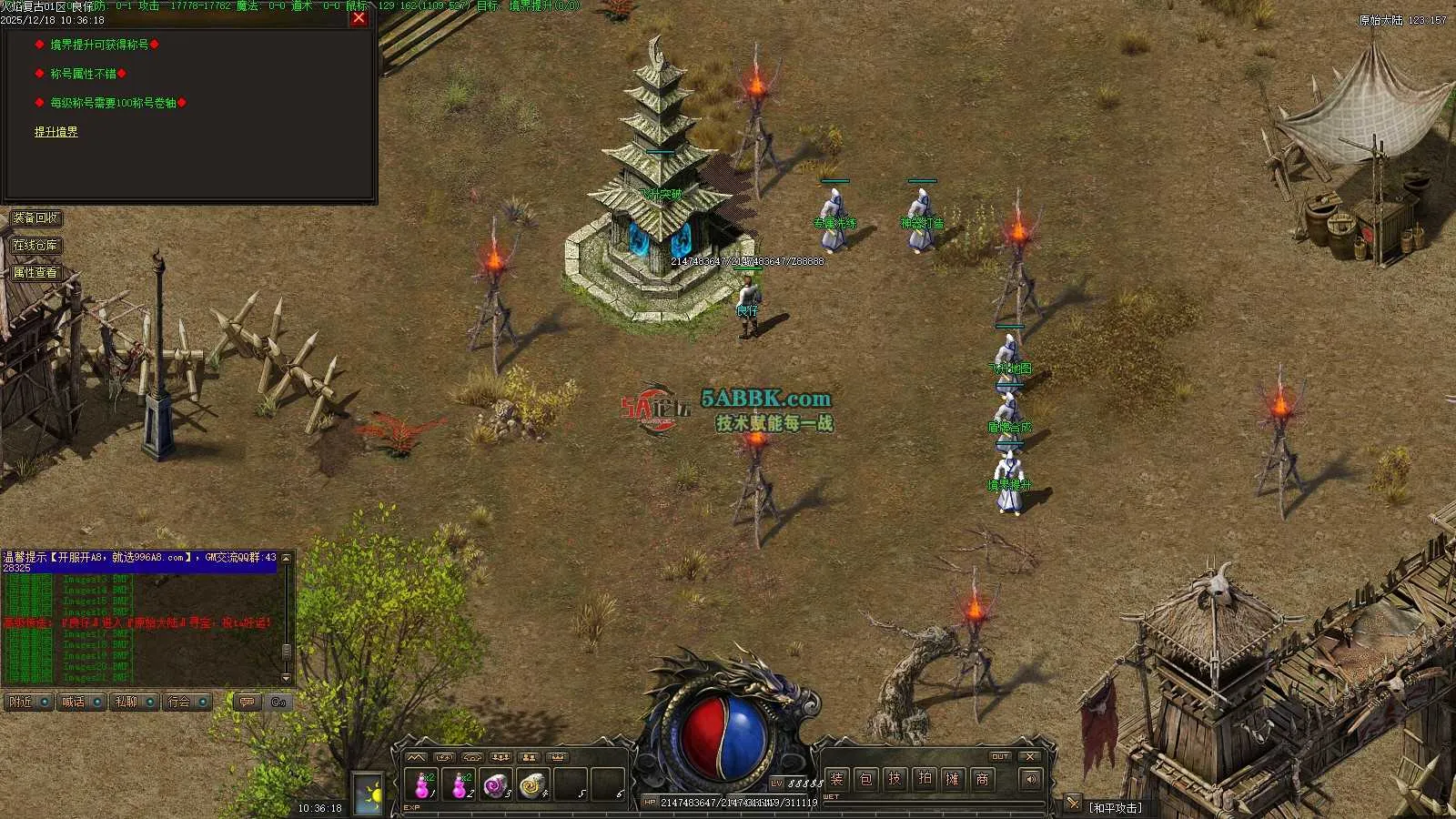Use the pink potion in slot 1
The width and height of the screenshot is (1456, 819).
pos(422,784)
